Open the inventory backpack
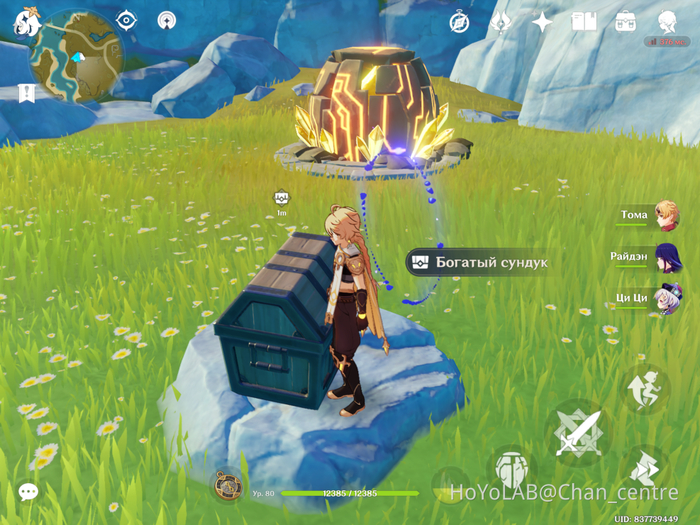 click(x=625, y=21)
